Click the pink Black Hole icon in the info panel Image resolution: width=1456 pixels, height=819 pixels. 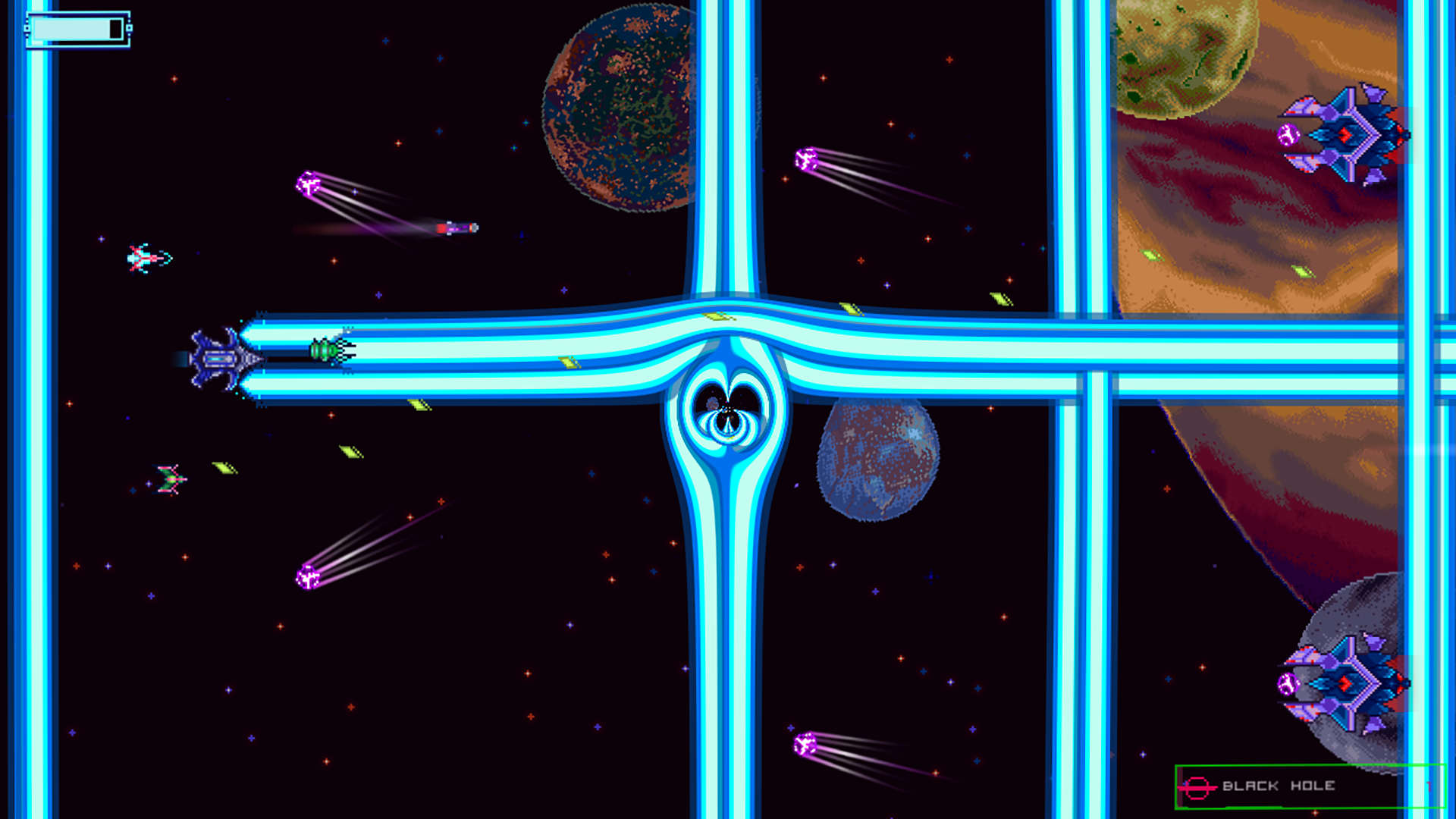pos(1197,786)
